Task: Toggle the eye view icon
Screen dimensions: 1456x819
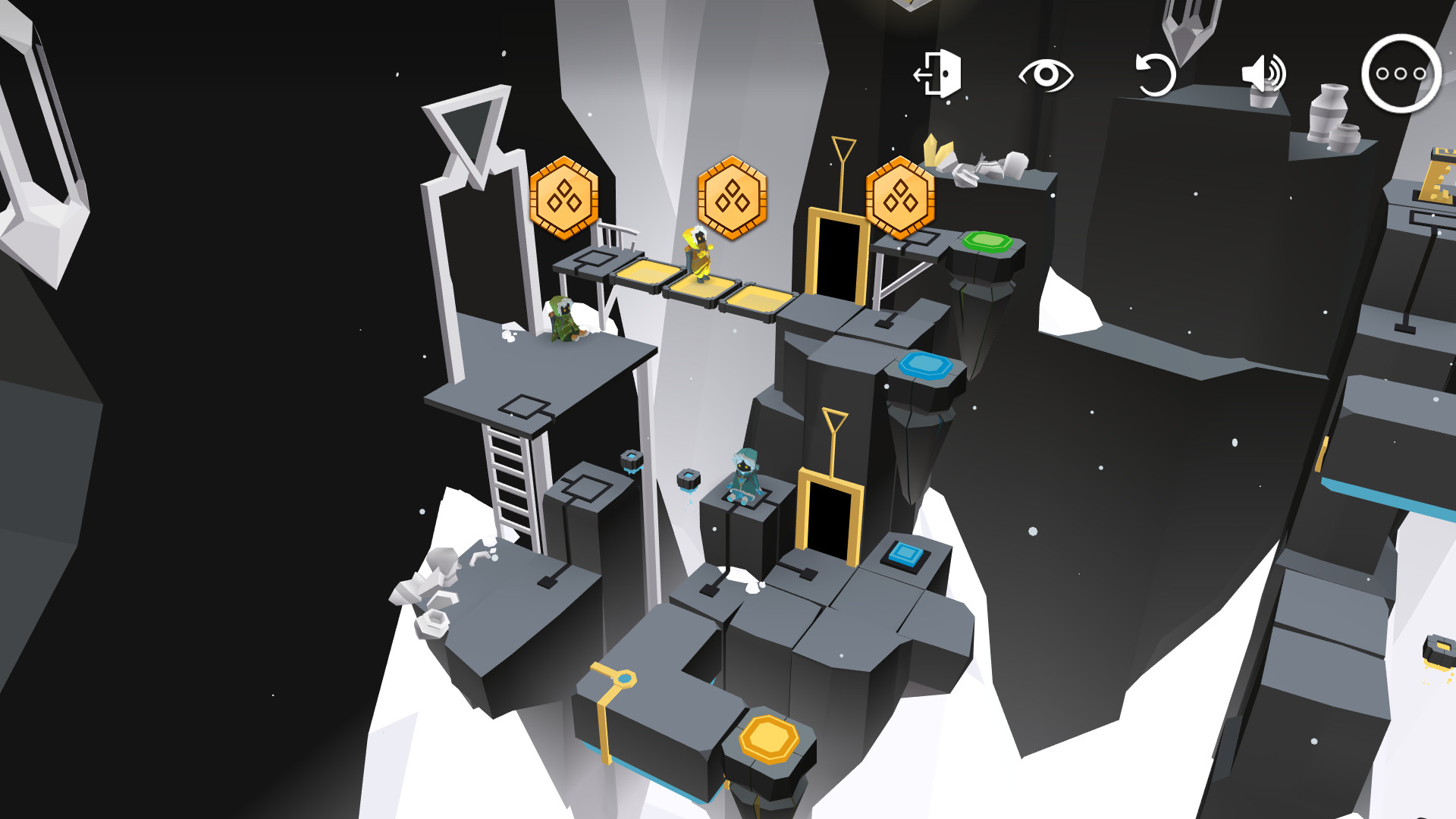Action: pyautogui.click(x=1046, y=74)
